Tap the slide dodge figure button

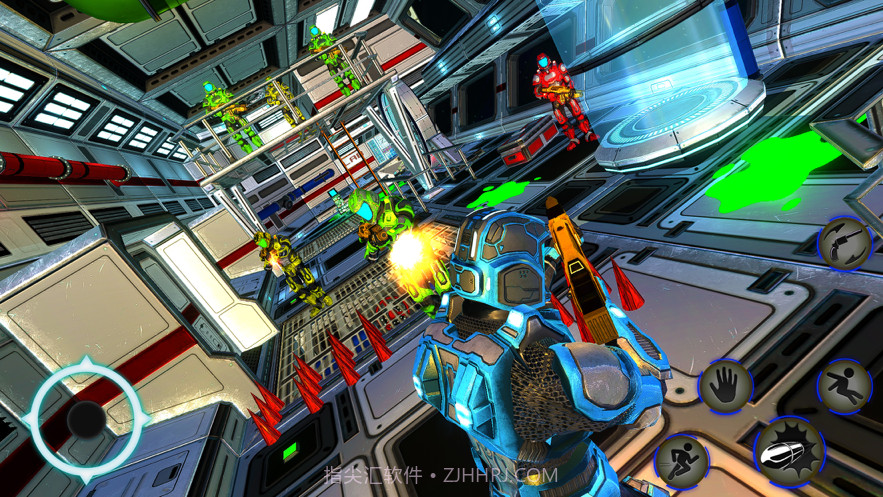tap(845, 386)
